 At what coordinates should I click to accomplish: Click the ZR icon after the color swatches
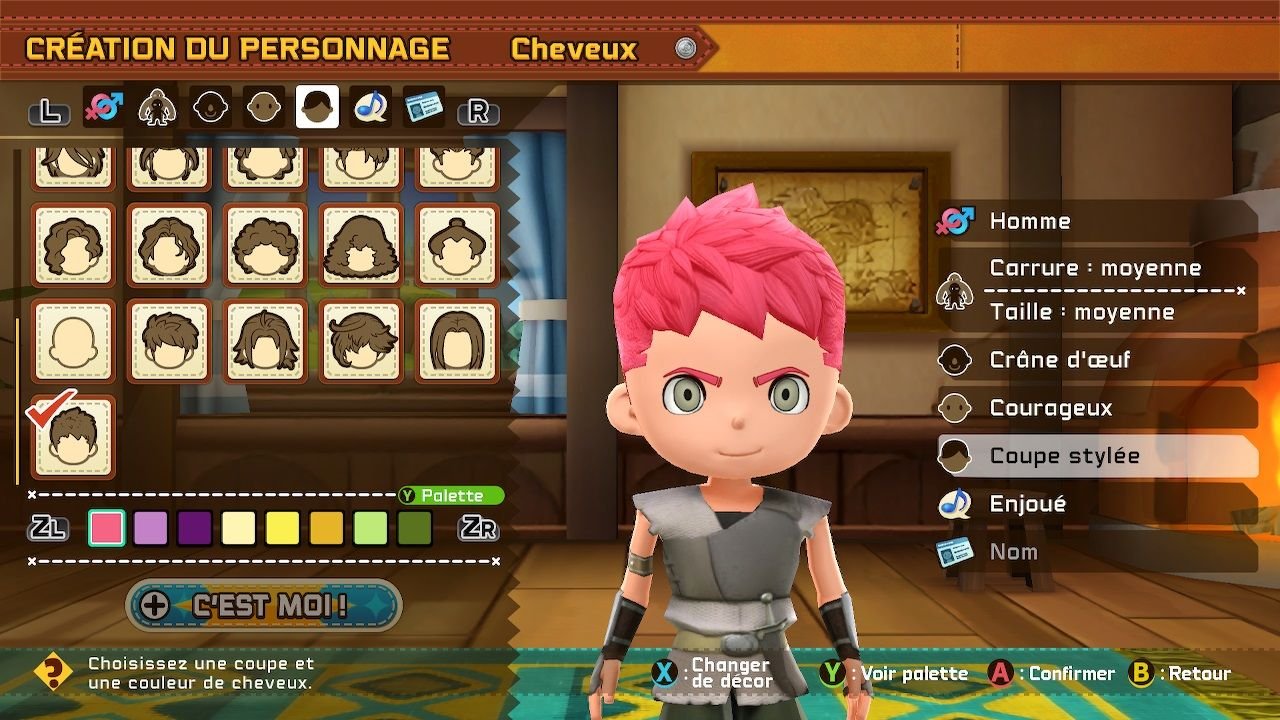[x=480, y=528]
